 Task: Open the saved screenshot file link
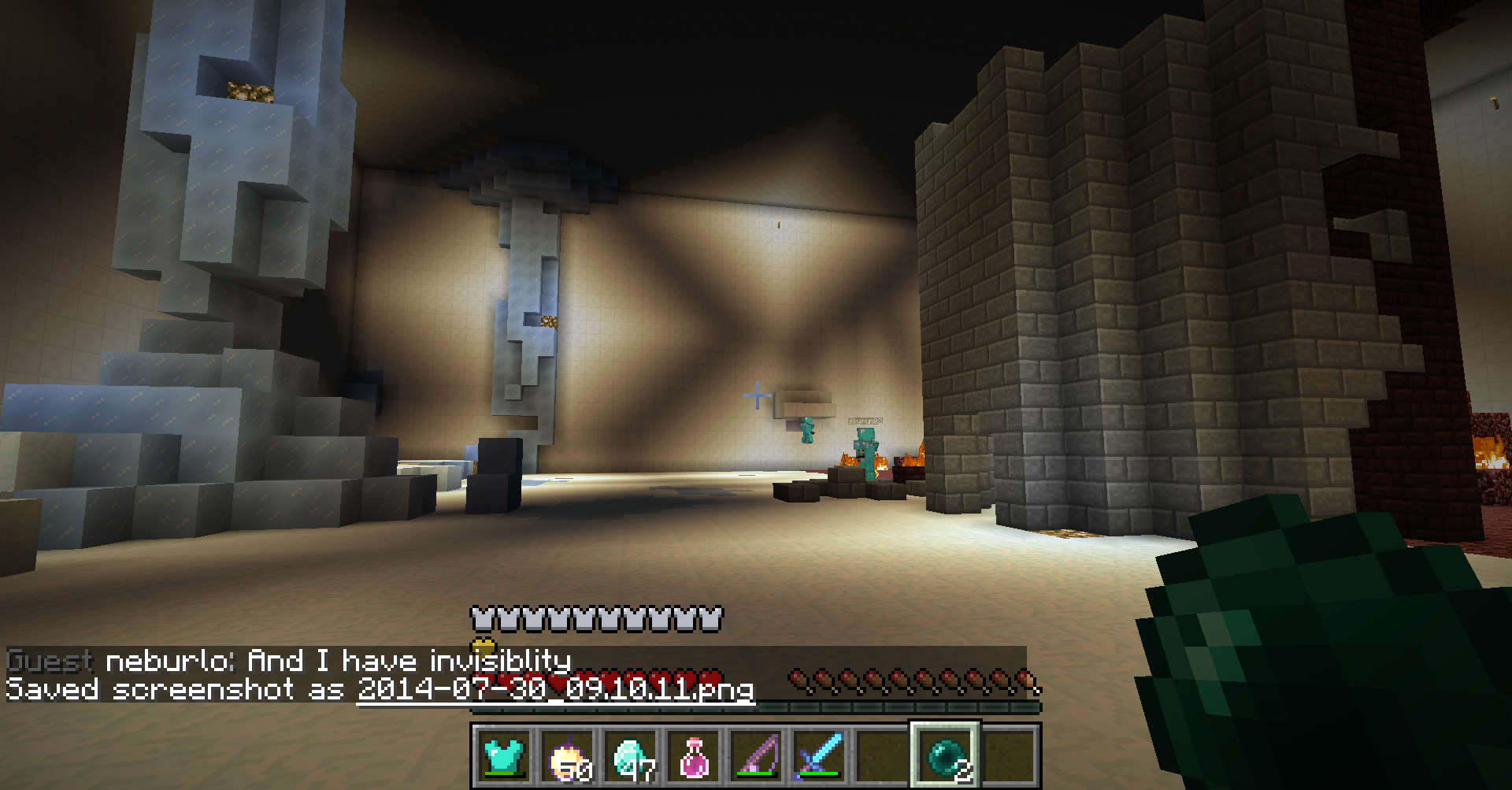point(555,690)
